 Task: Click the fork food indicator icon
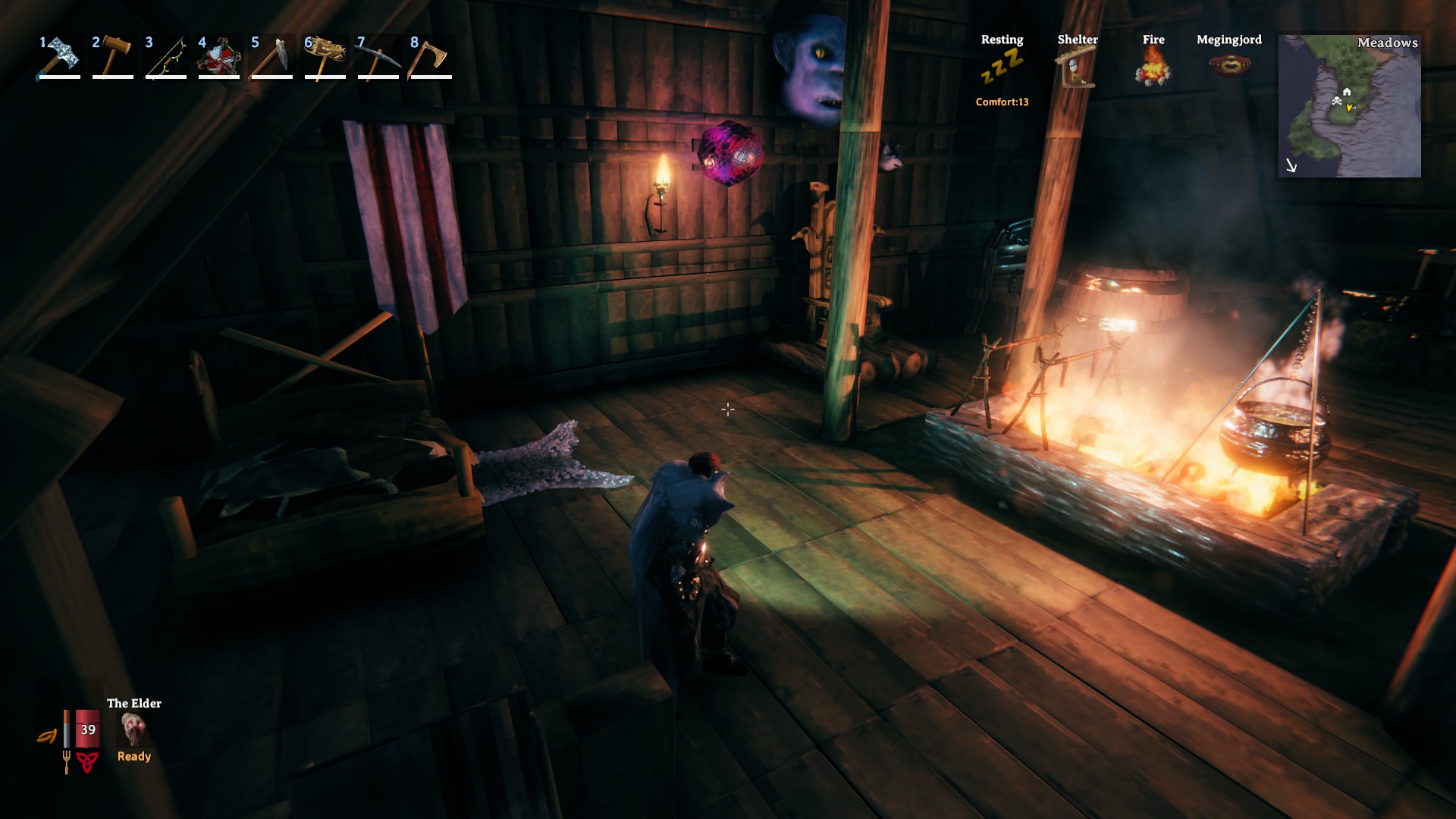pos(66,761)
